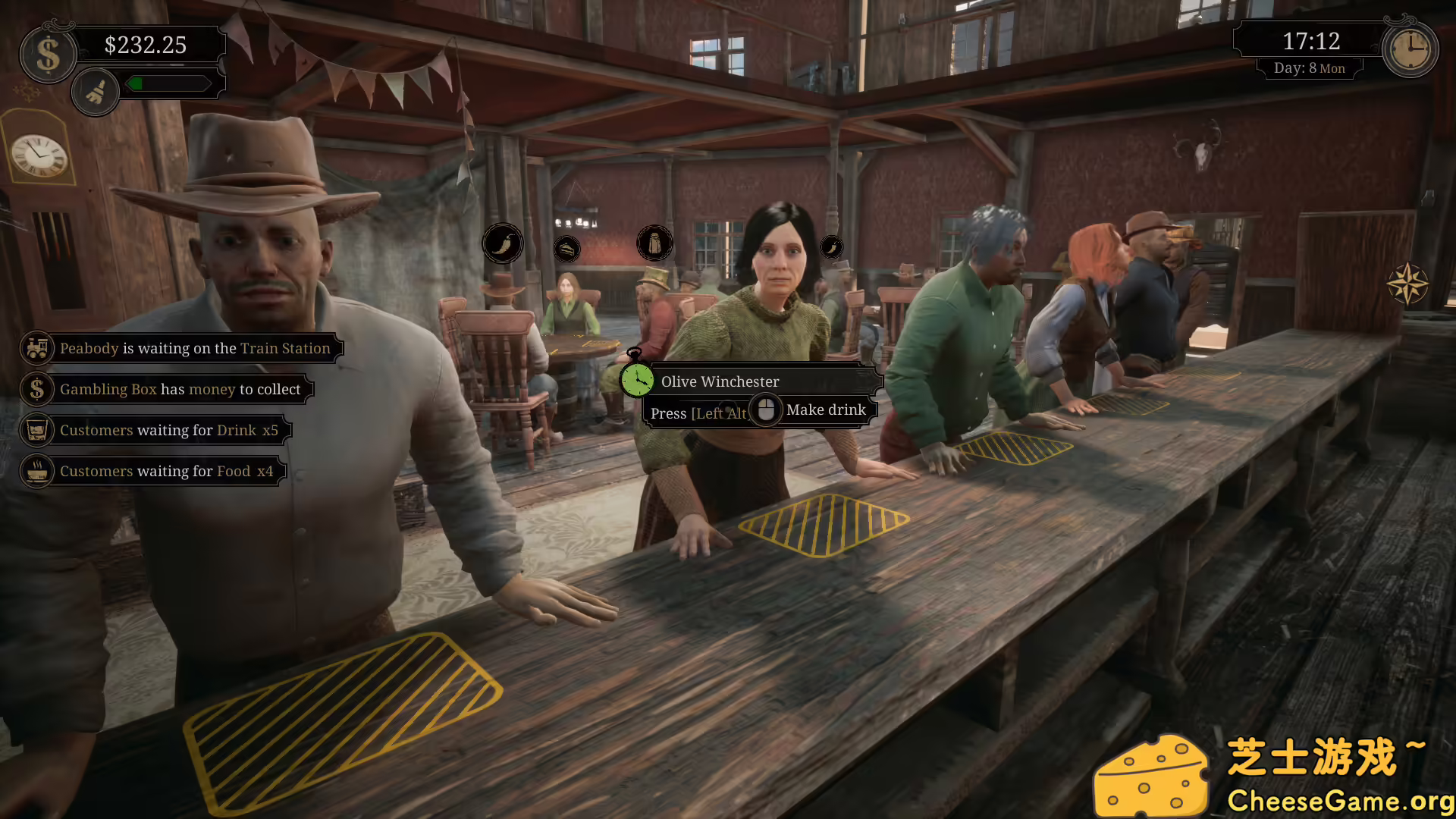Viewport: 1456px width, 819px height.
Task: Click the coin icon on Gambling Box alert
Action: click(x=36, y=389)
